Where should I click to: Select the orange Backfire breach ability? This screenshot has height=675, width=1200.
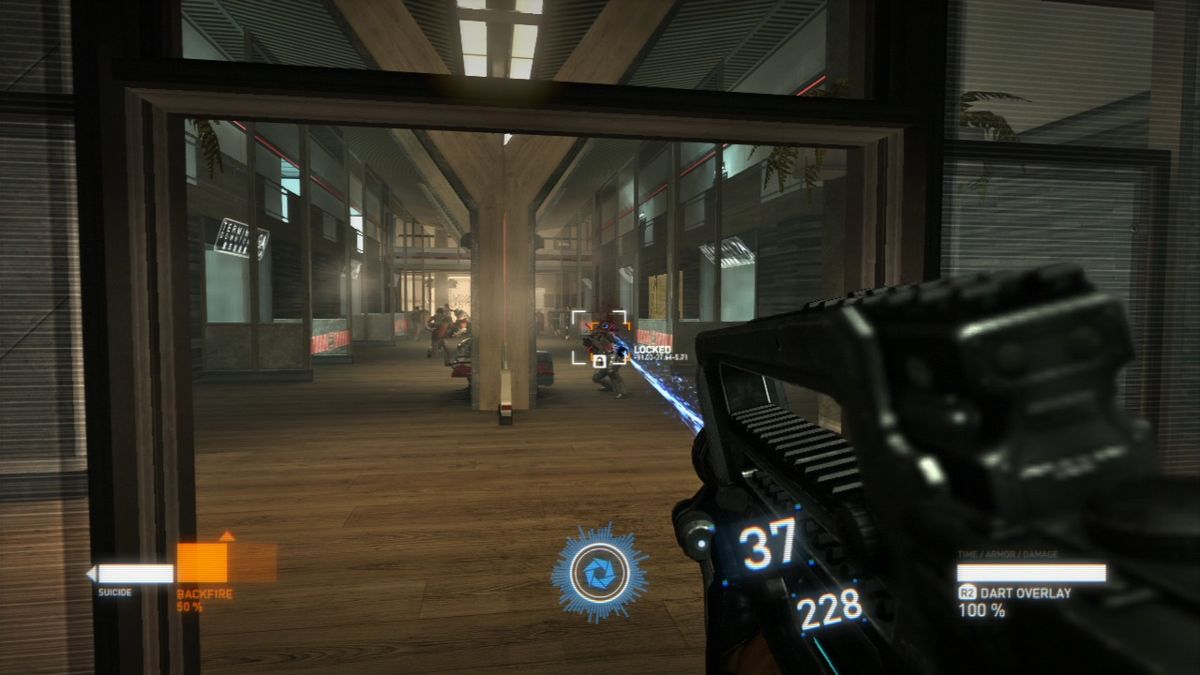pyautogui.click(x=202, y=562)
